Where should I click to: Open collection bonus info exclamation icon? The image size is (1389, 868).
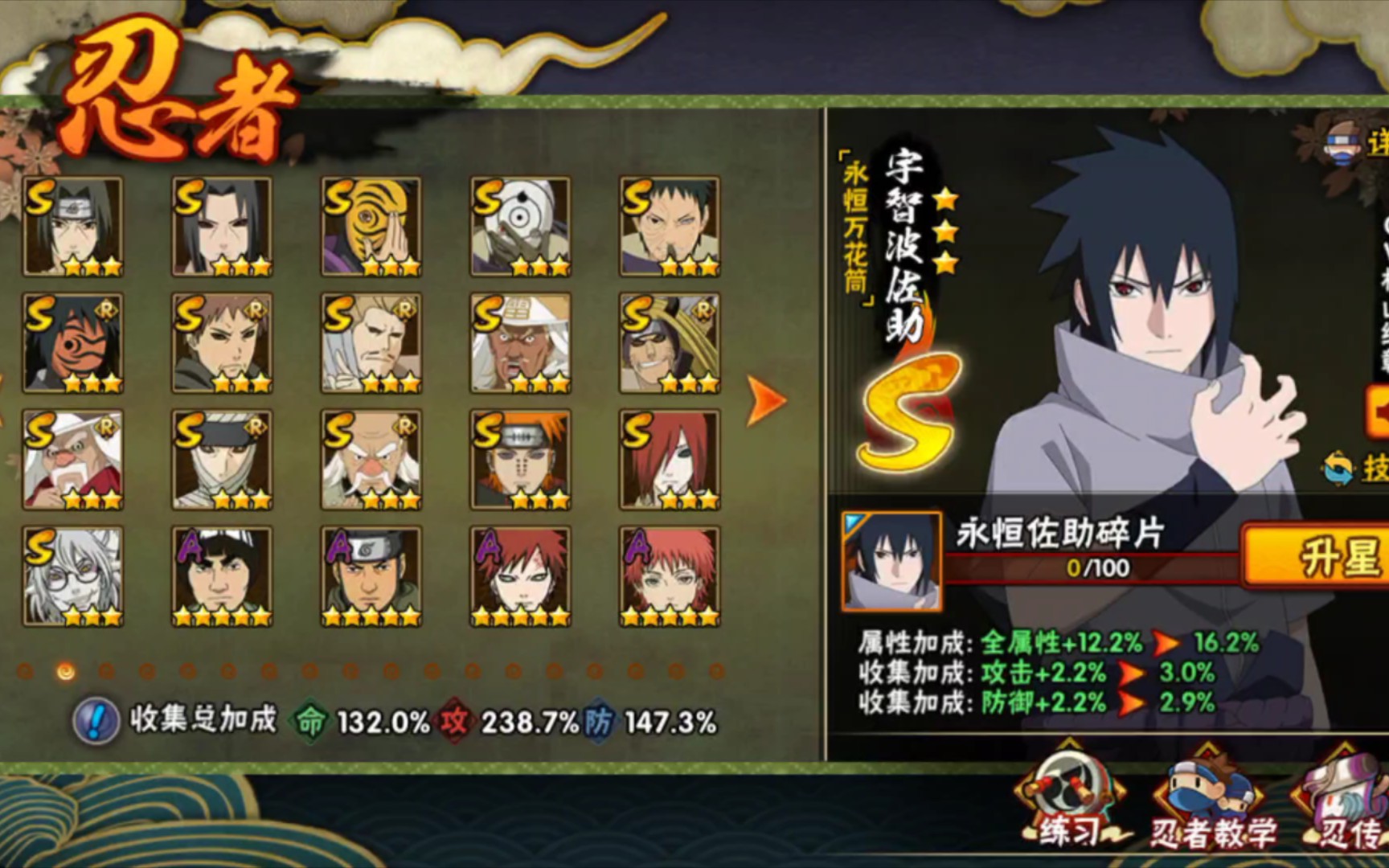click(96, 721)
